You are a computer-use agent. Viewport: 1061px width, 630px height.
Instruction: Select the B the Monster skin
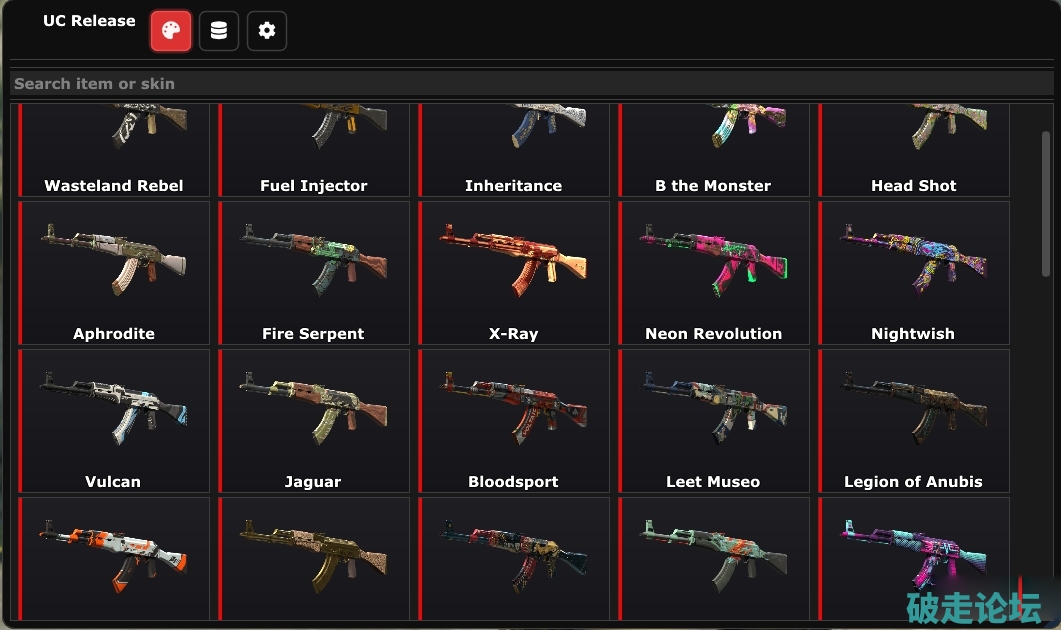click(714, 150)
